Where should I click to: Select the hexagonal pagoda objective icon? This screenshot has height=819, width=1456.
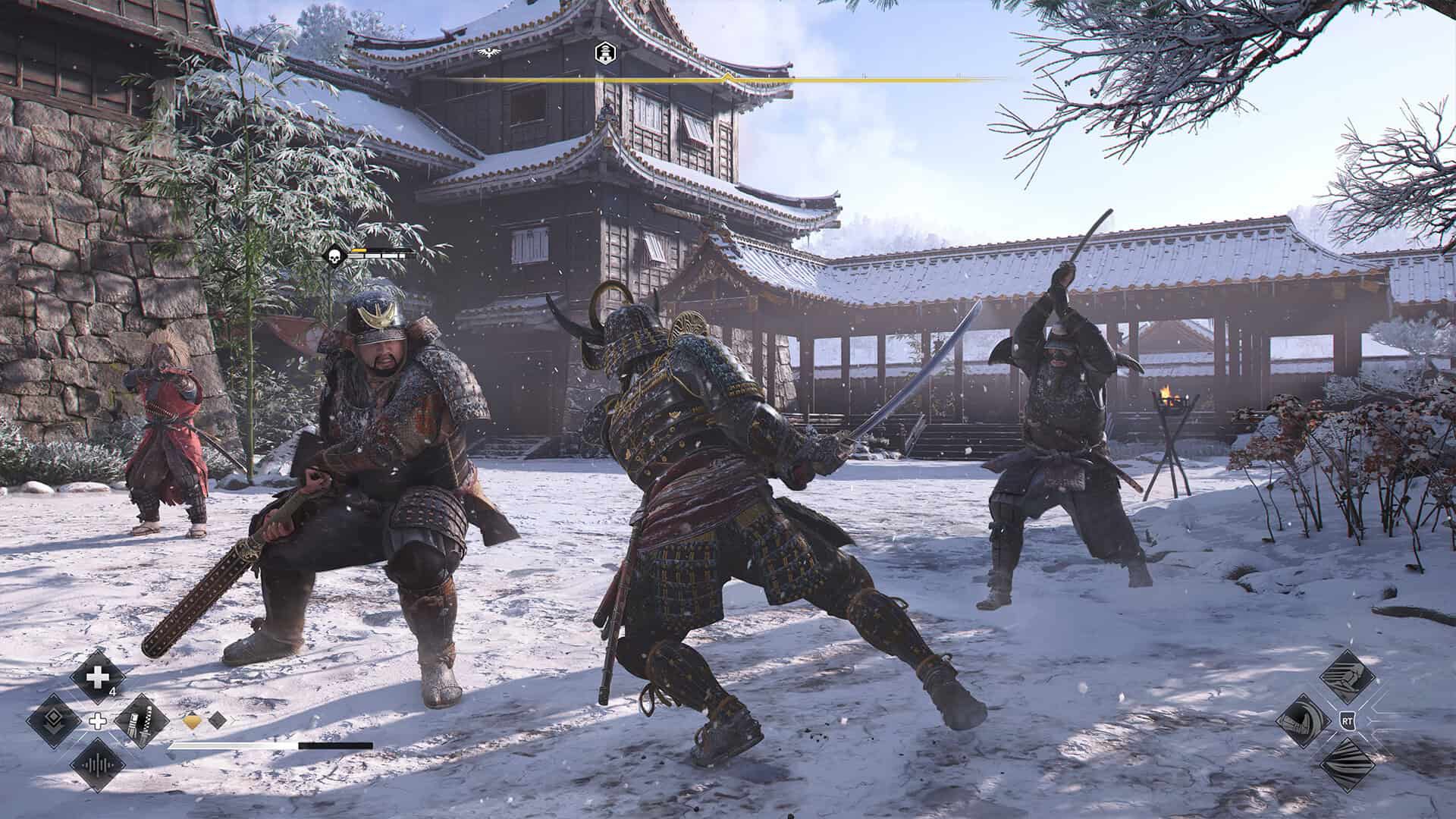605,53
